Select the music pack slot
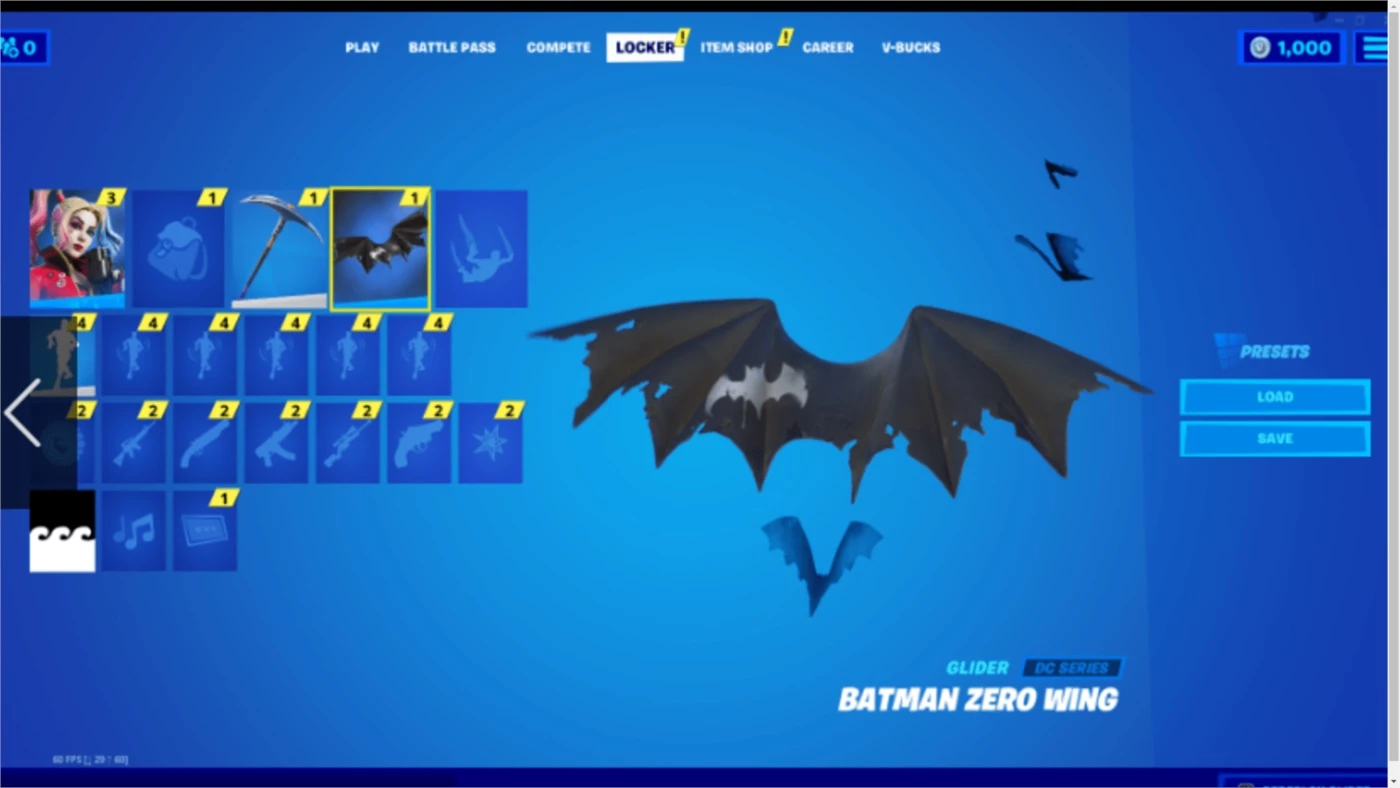 (x=133, y=530)
